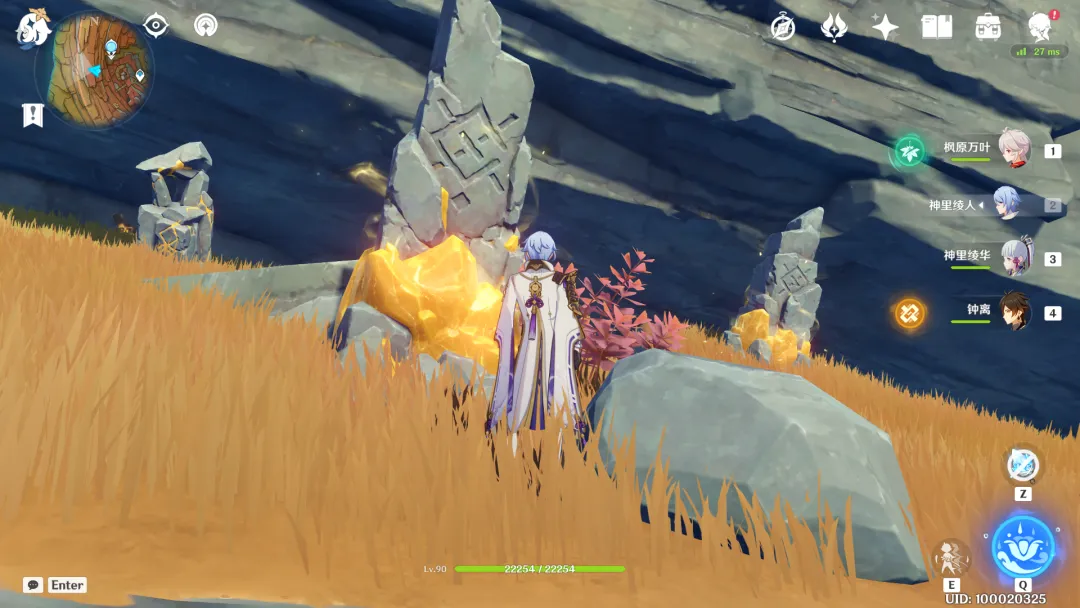1080x608 pixels.
Task: Click the domain-arch icon beside the minimap
Action: click(206, 25)
